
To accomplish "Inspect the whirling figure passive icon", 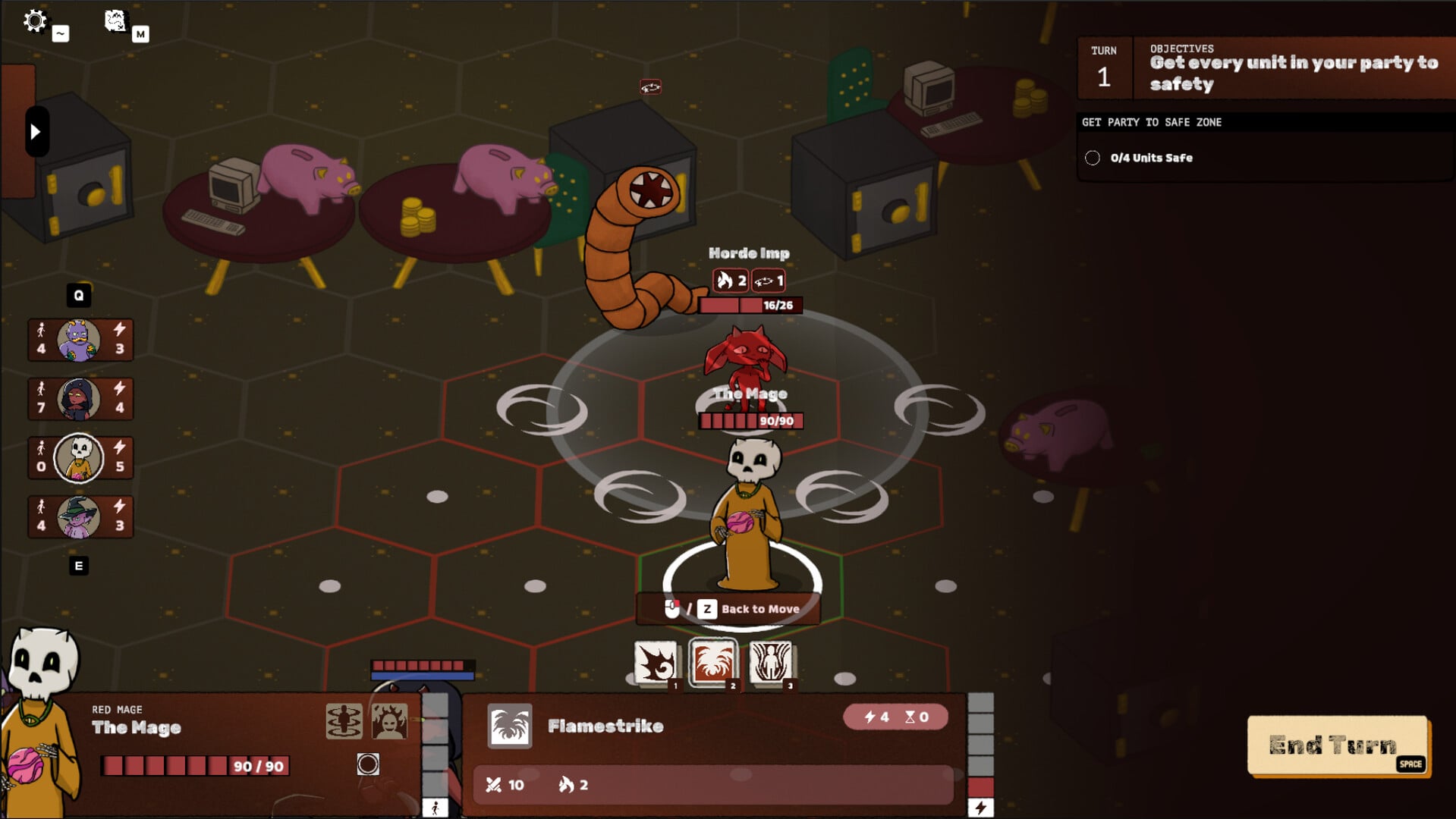I will pyautogui.click(x=344, y=721).
